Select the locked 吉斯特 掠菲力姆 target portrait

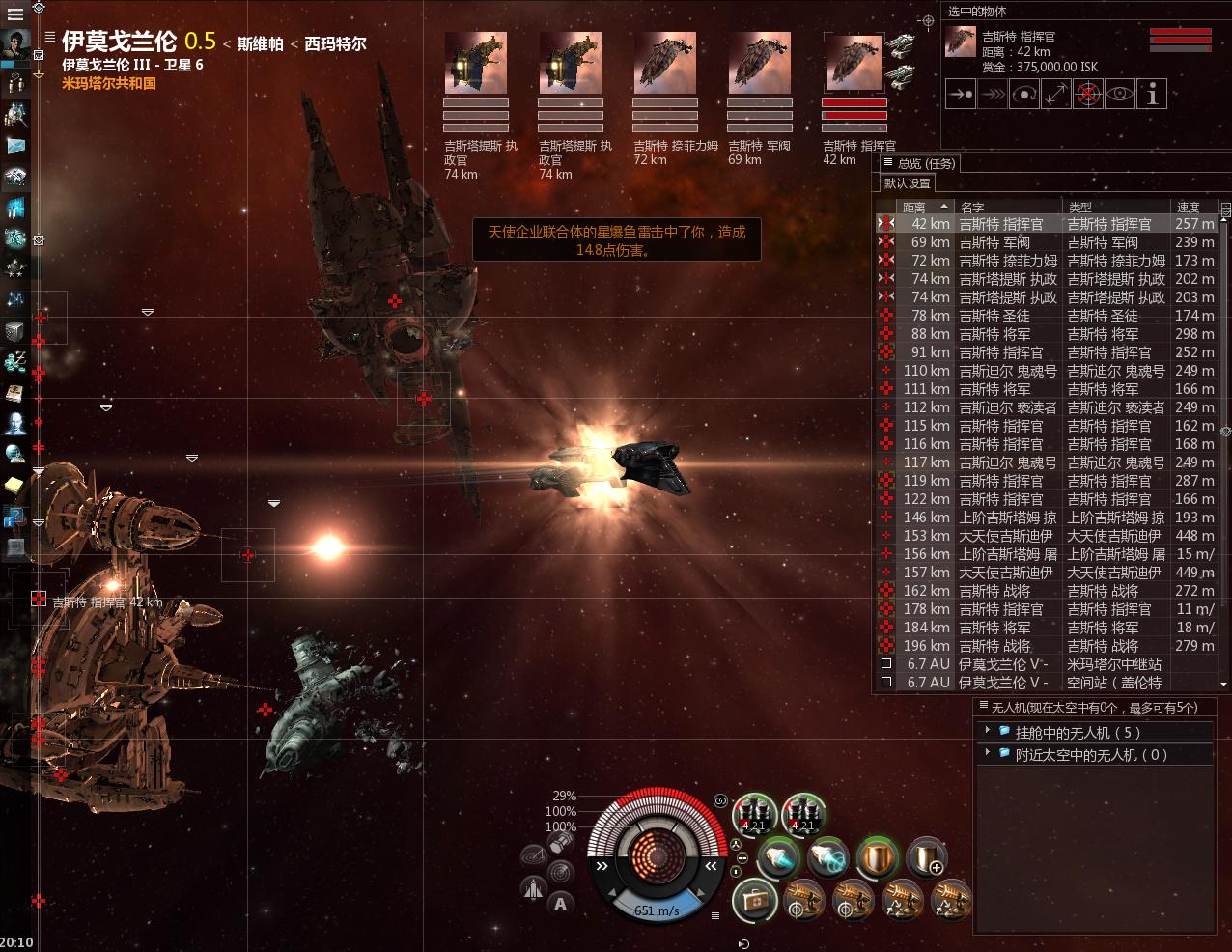[664, 64]
